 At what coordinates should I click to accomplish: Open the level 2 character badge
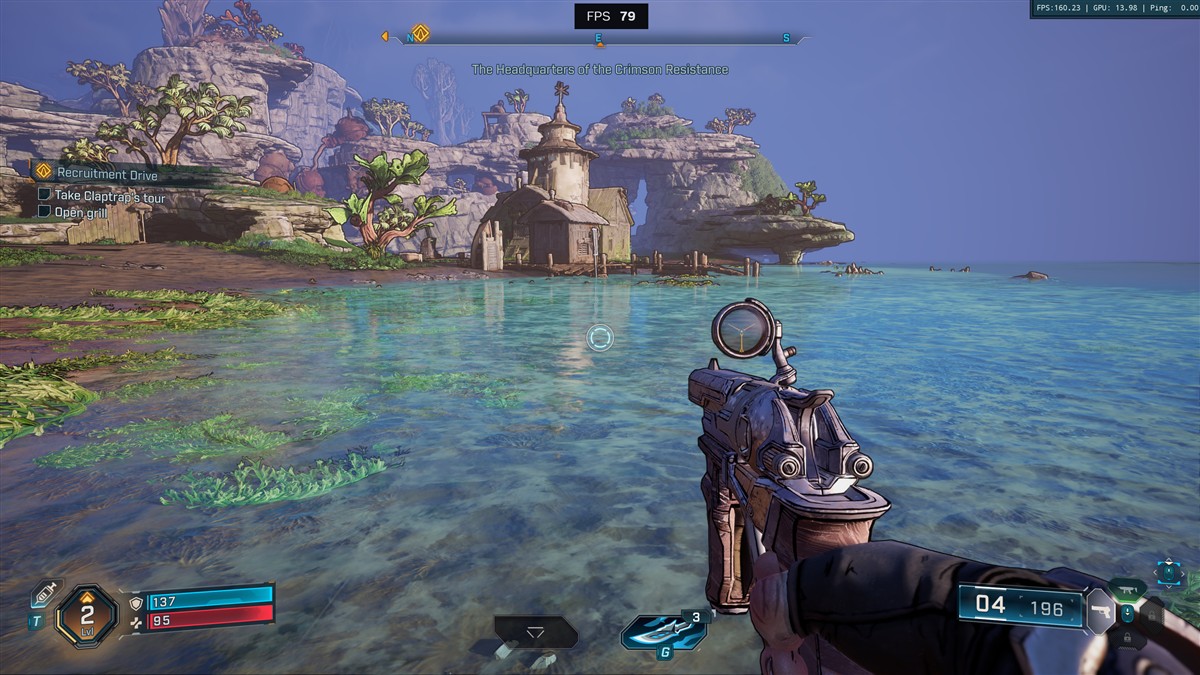coord(87,614)
